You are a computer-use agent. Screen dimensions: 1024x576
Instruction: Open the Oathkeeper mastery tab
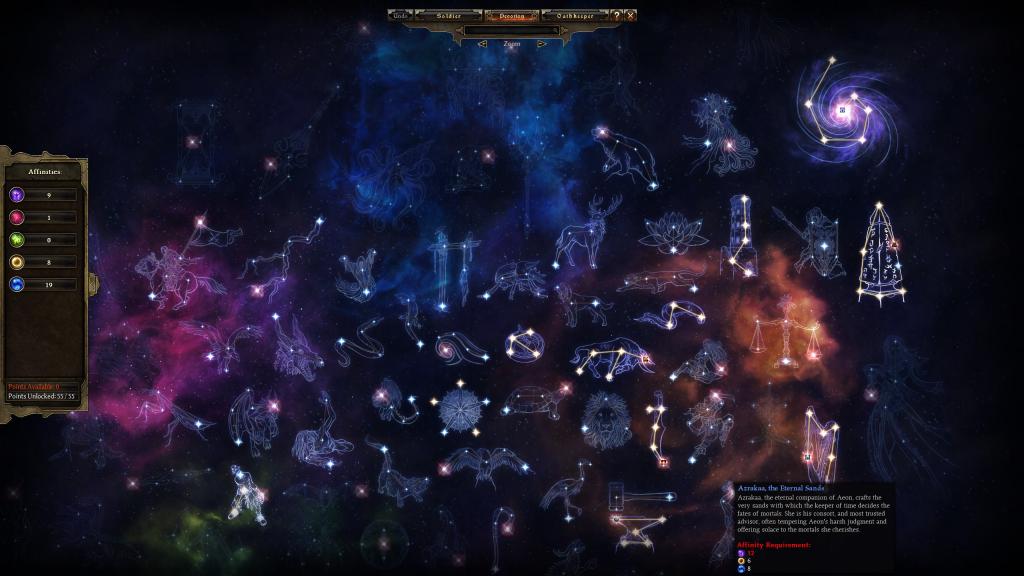pos(575,15)
